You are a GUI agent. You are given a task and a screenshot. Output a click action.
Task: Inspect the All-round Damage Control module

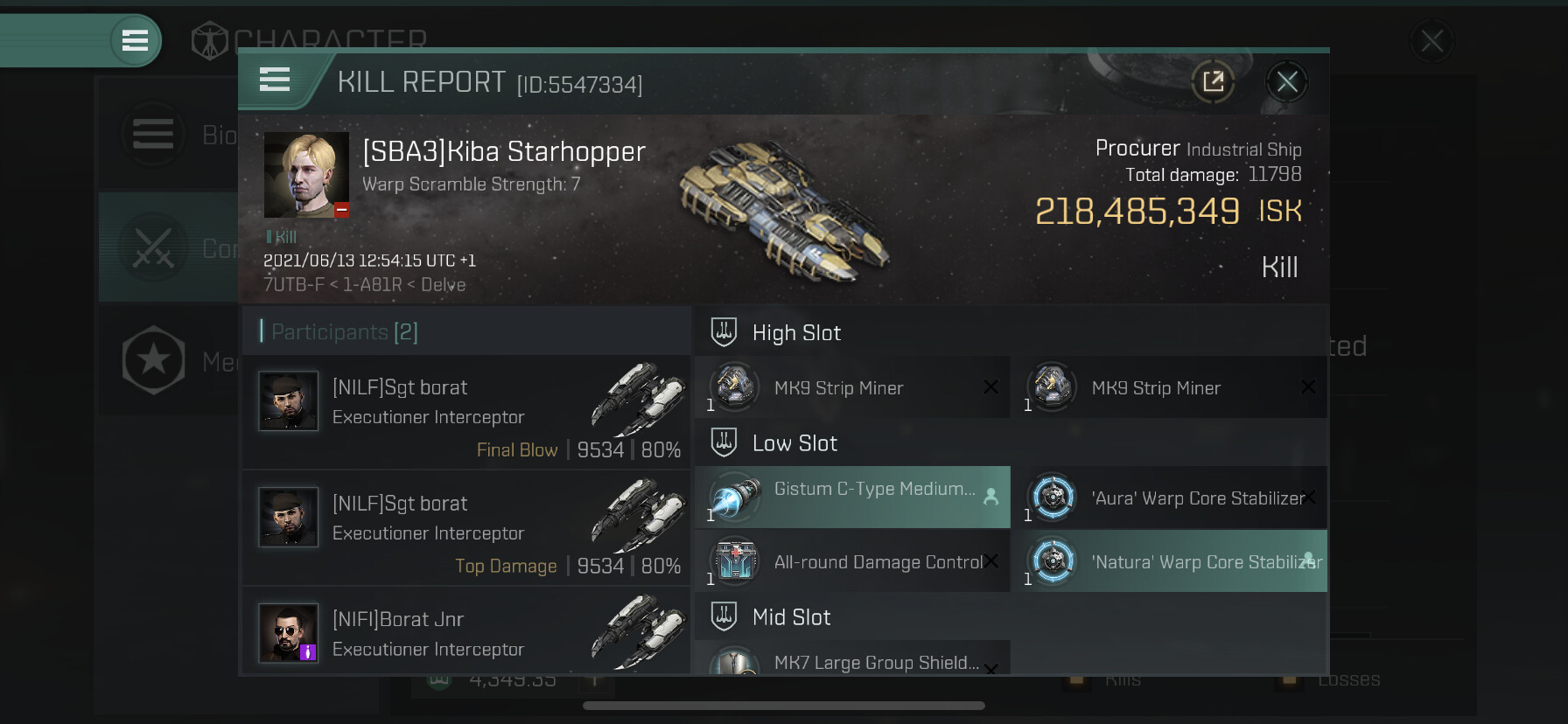(x=852, y=561)
